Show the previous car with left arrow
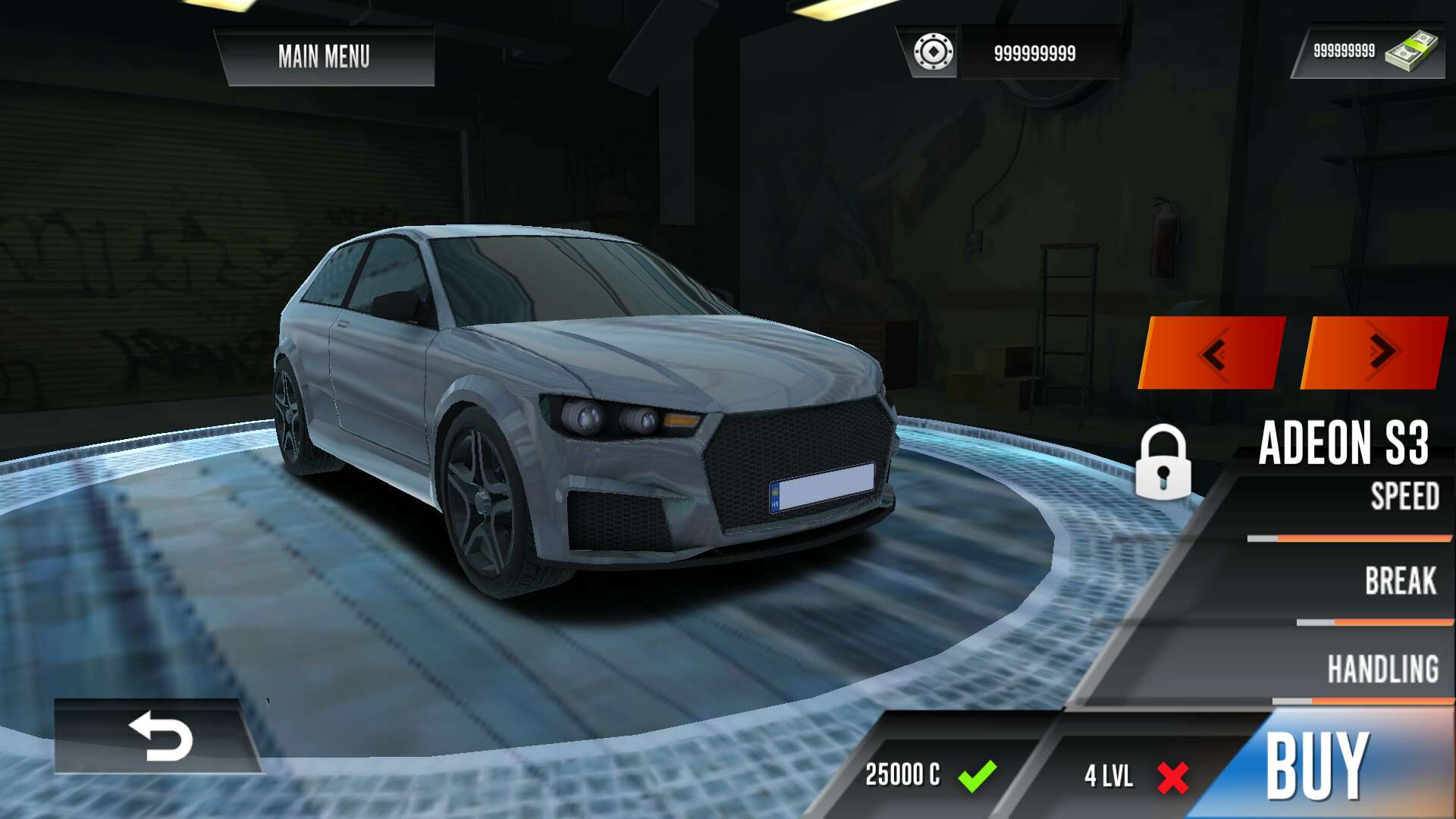Viewport: 1456px width, 819px height. [1213, 353]
